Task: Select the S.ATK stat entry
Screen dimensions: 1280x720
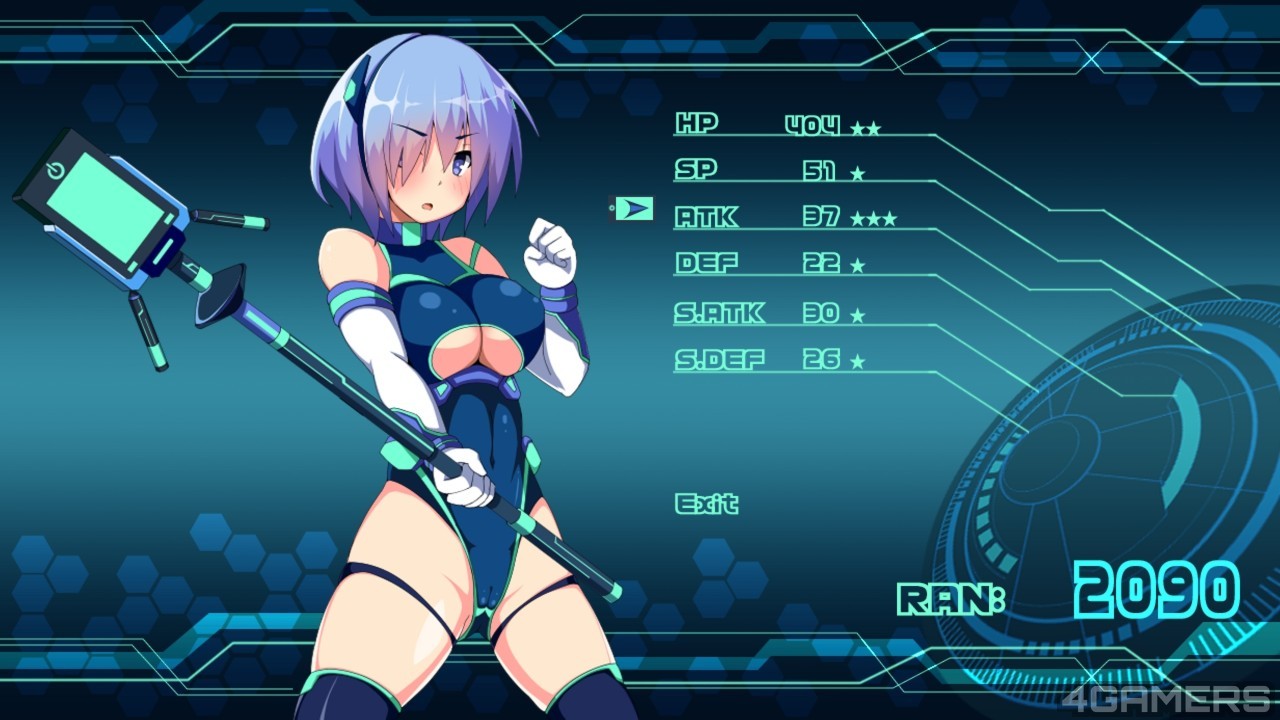Action: 719,313
